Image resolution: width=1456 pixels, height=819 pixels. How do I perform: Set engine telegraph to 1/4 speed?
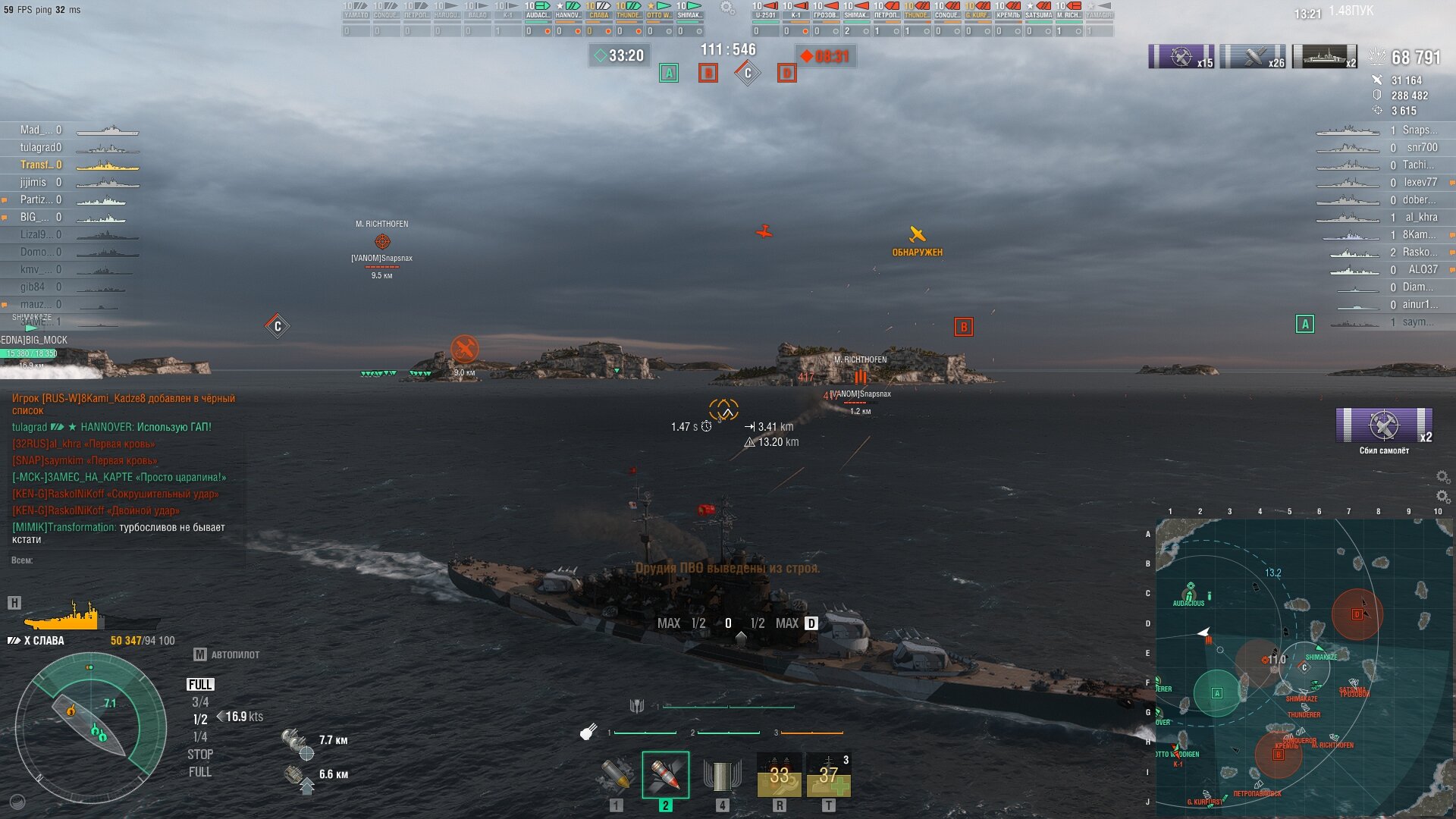[200, 737]
